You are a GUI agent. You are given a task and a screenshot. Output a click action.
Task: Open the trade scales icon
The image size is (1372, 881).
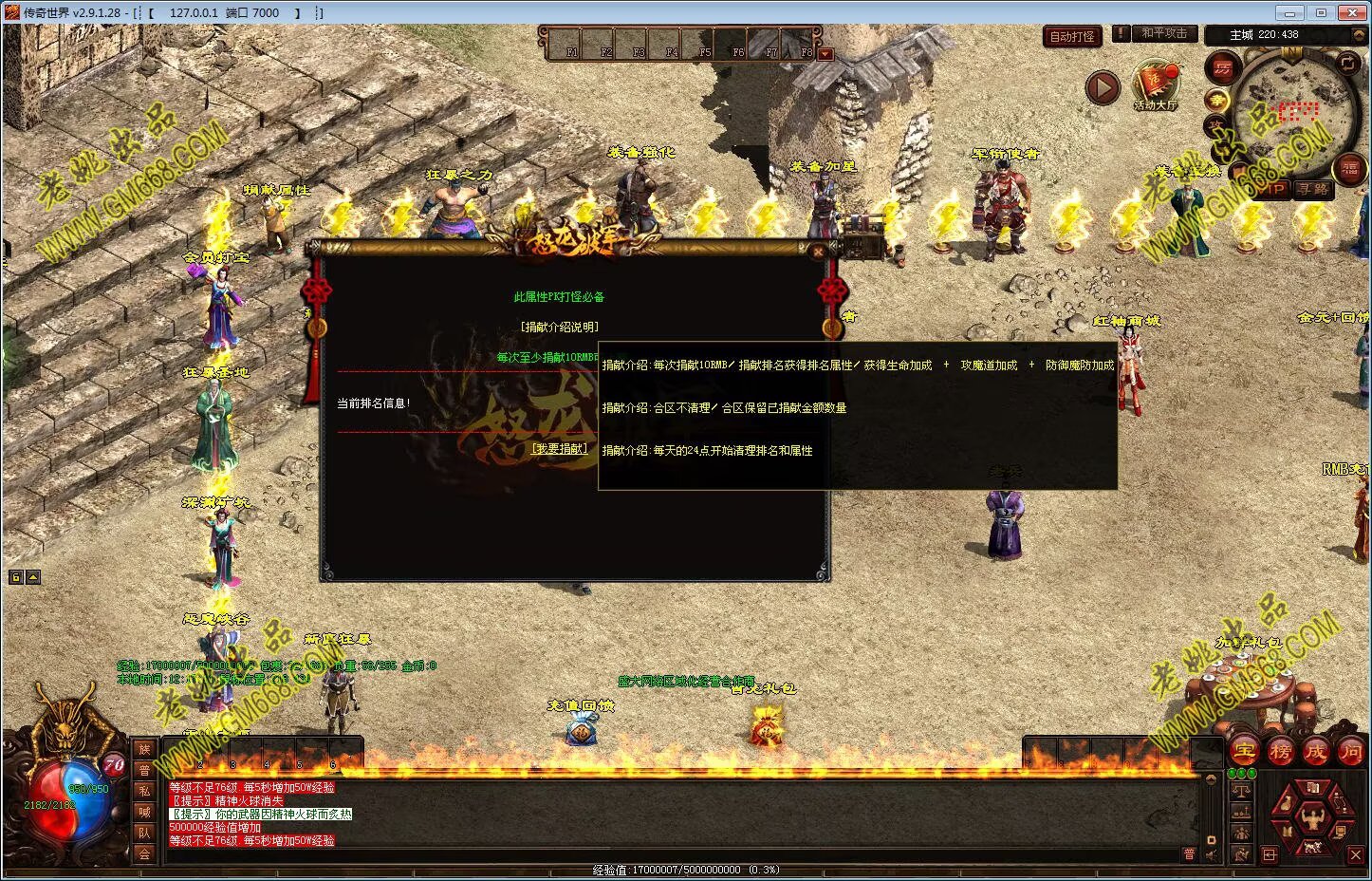pyautogui.click(x=1241, y=791)
